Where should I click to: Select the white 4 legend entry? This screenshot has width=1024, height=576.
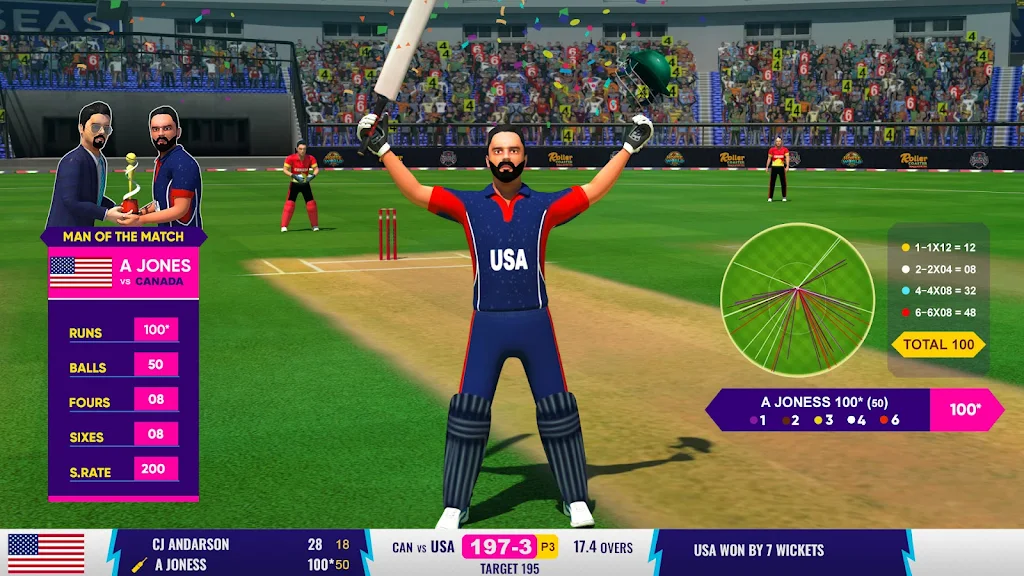click(855, 421)
